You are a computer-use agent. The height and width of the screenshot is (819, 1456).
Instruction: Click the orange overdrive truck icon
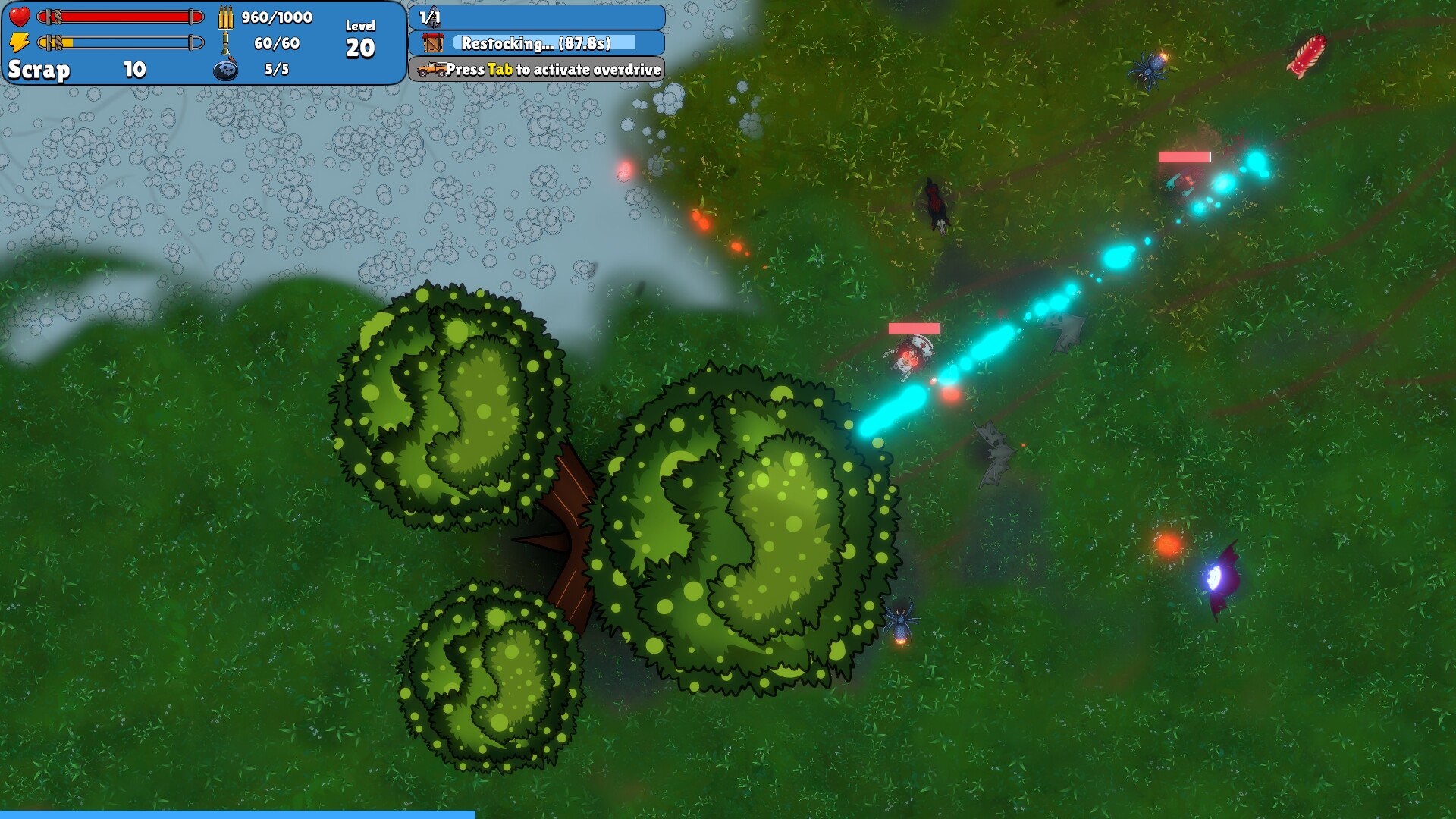(x=430, y=70)
